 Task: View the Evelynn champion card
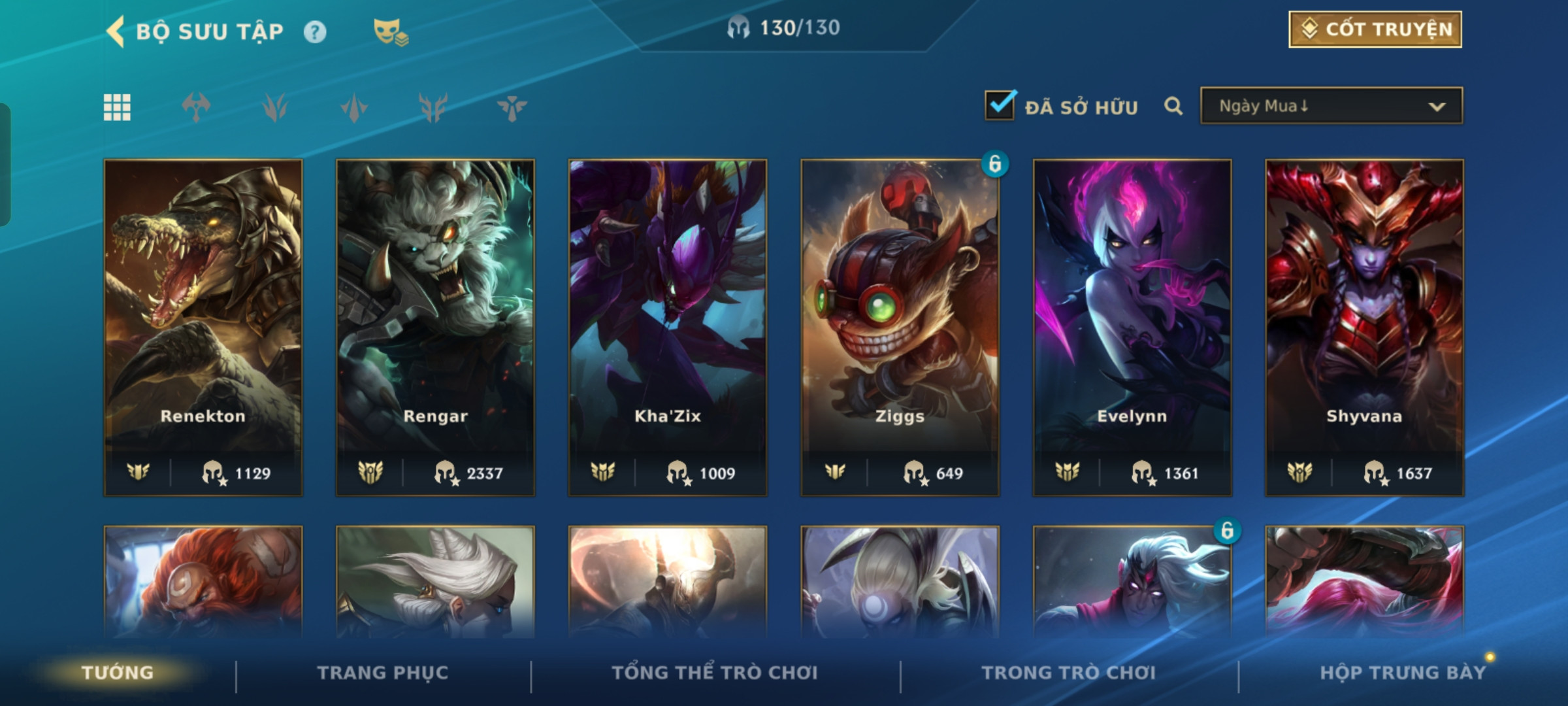(x=1132, y=327)
